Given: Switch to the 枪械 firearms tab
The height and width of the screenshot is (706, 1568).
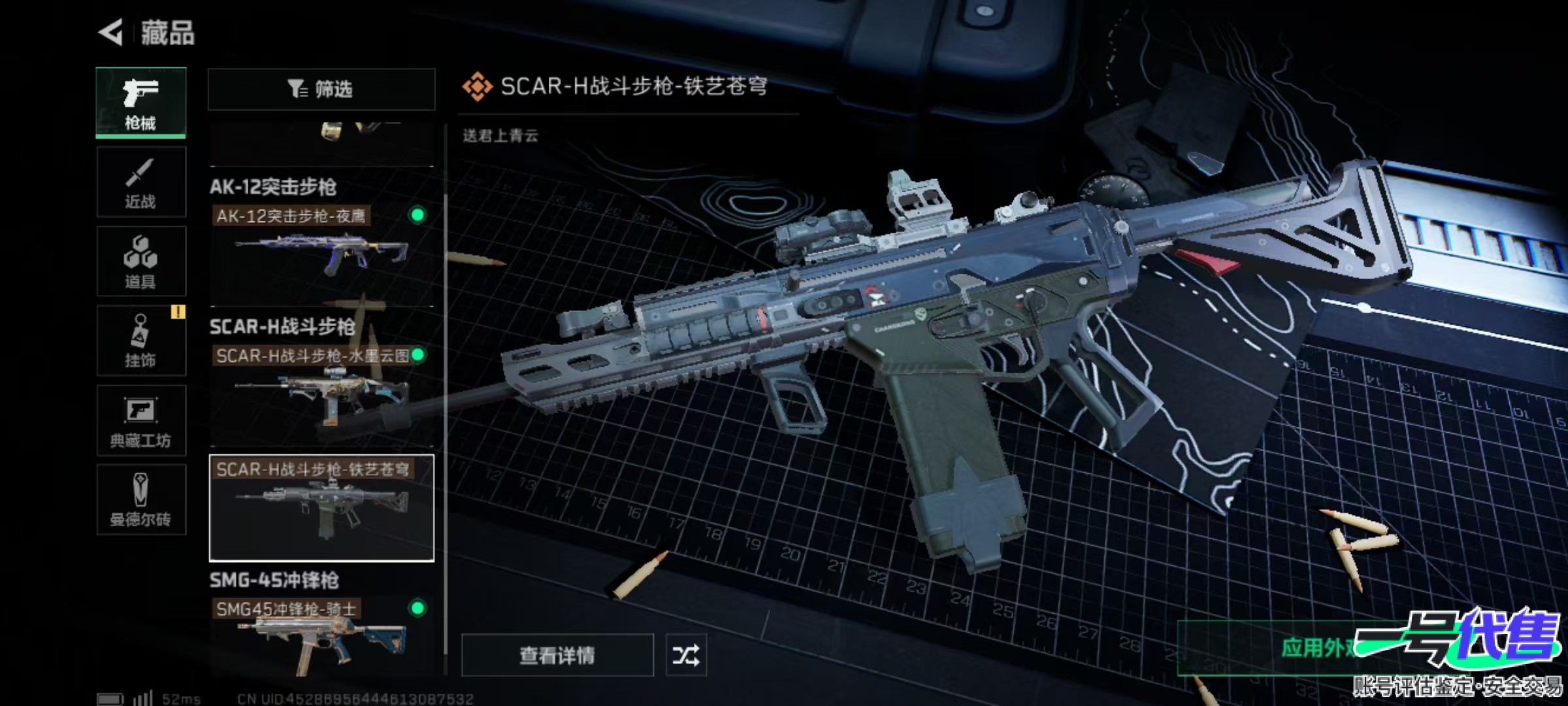Looking at the screenshot, I should [x=141, y=103].
